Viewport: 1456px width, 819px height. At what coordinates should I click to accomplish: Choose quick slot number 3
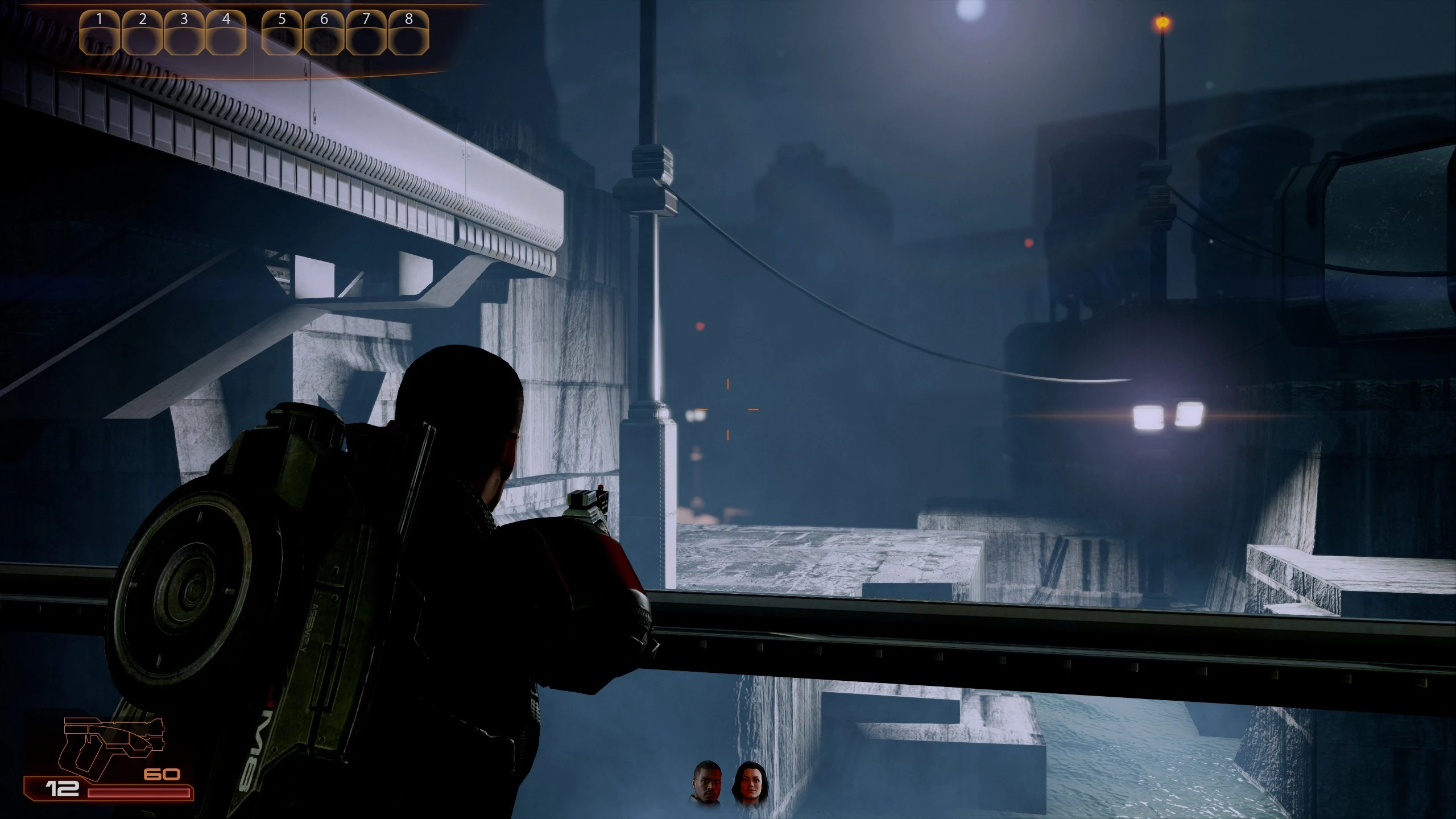click(184, 34)
